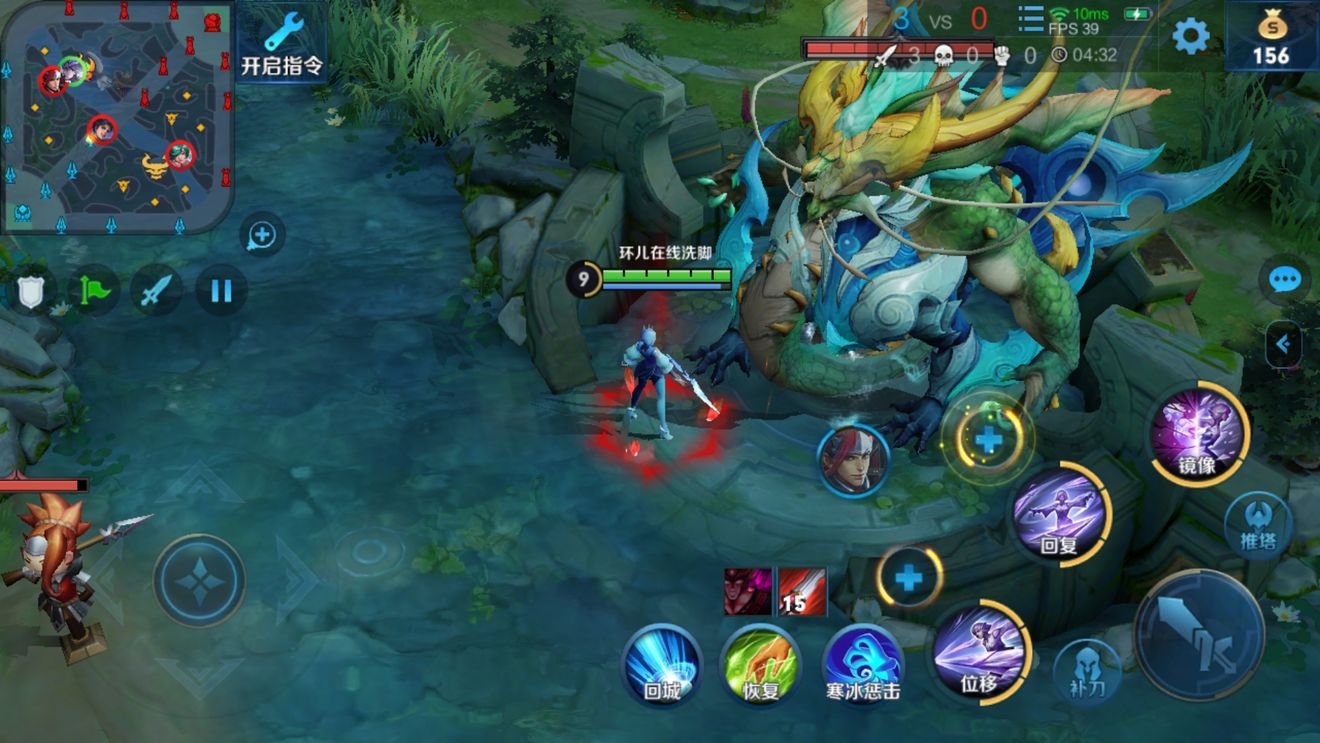The height and width of the screenshot is (743, 1320).
Task: Send the sword attack signal
Action: coord(156,292)
